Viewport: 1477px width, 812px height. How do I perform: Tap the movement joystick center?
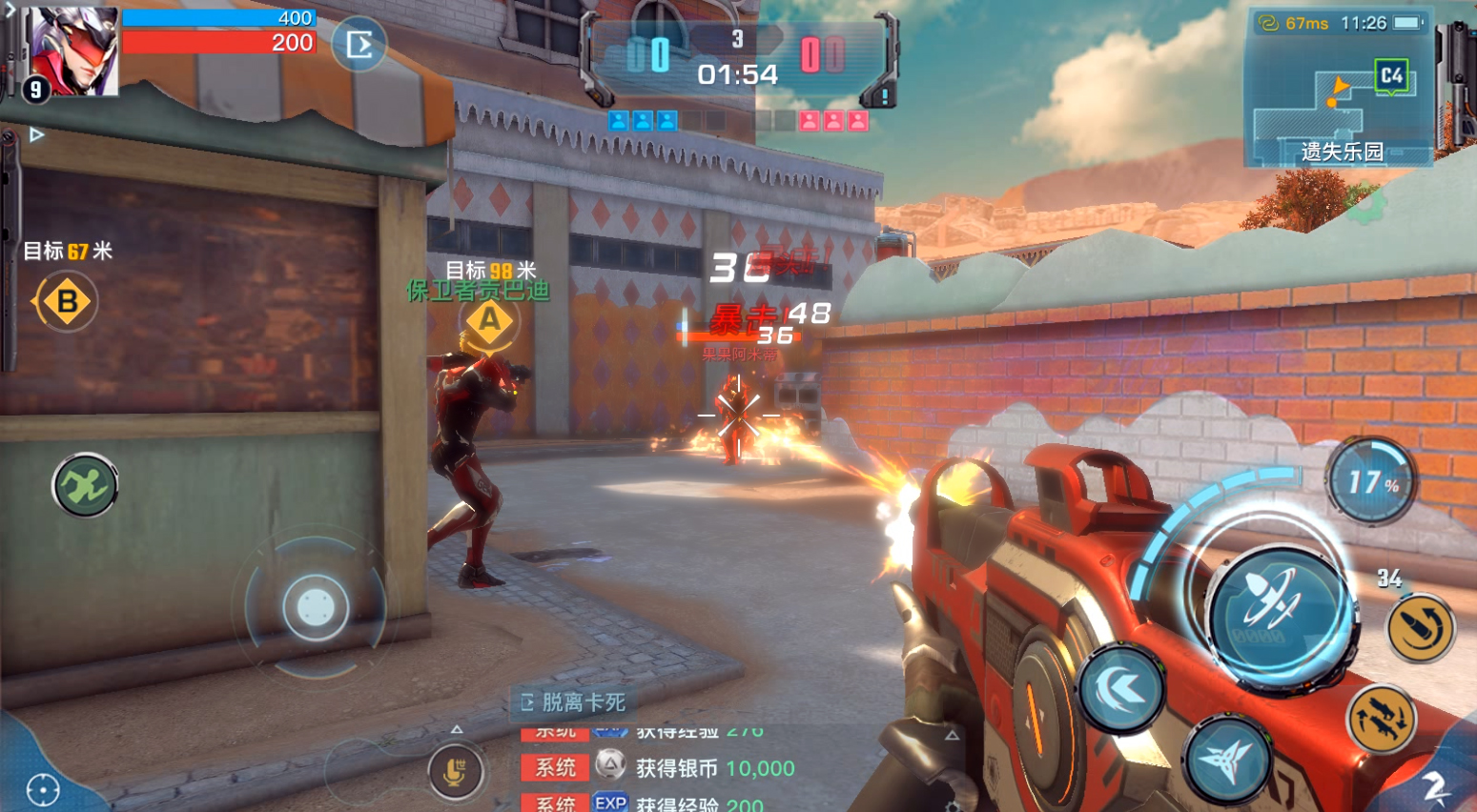pyautogui.click(x=316, y=606)
